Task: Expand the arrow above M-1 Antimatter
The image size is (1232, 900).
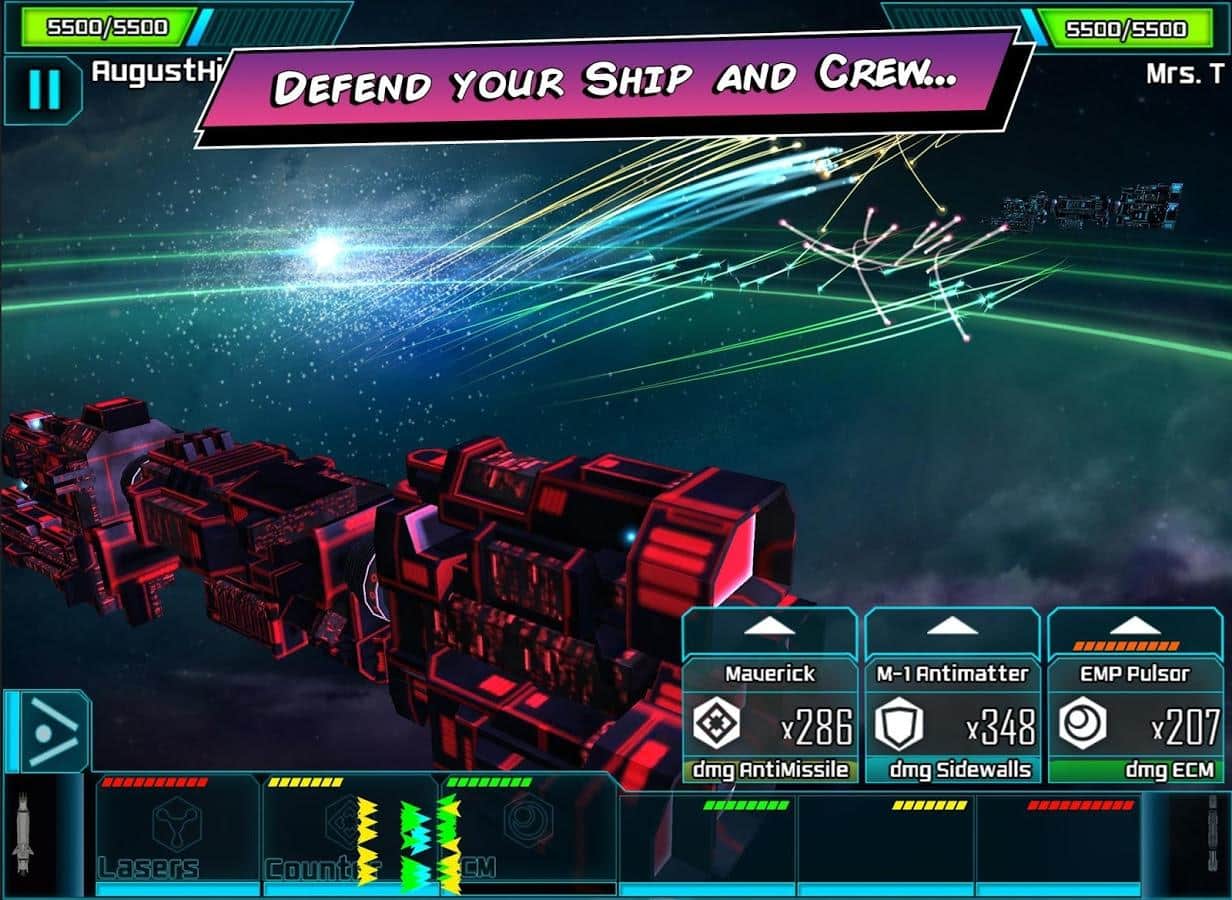Action: click(952, 627)
